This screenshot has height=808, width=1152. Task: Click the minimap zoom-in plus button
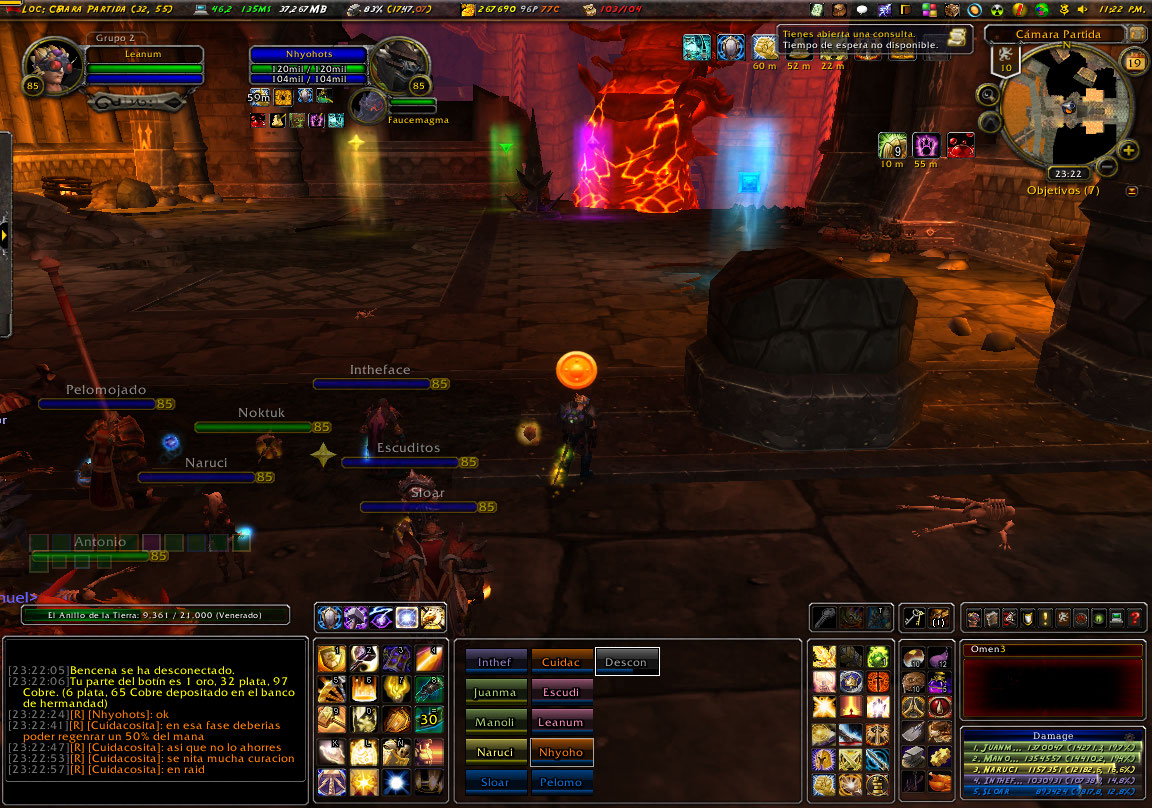point(1129,151)
